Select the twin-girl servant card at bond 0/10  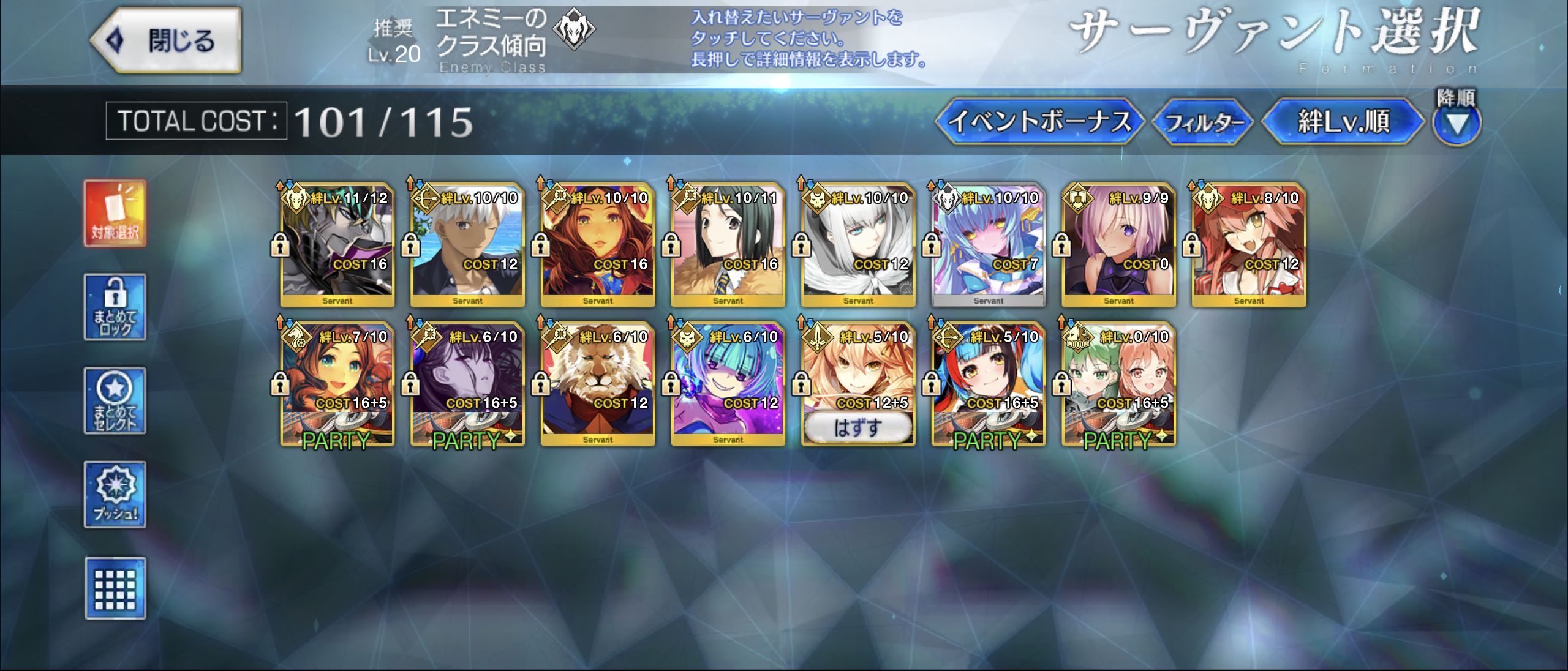coord(1118,383)
